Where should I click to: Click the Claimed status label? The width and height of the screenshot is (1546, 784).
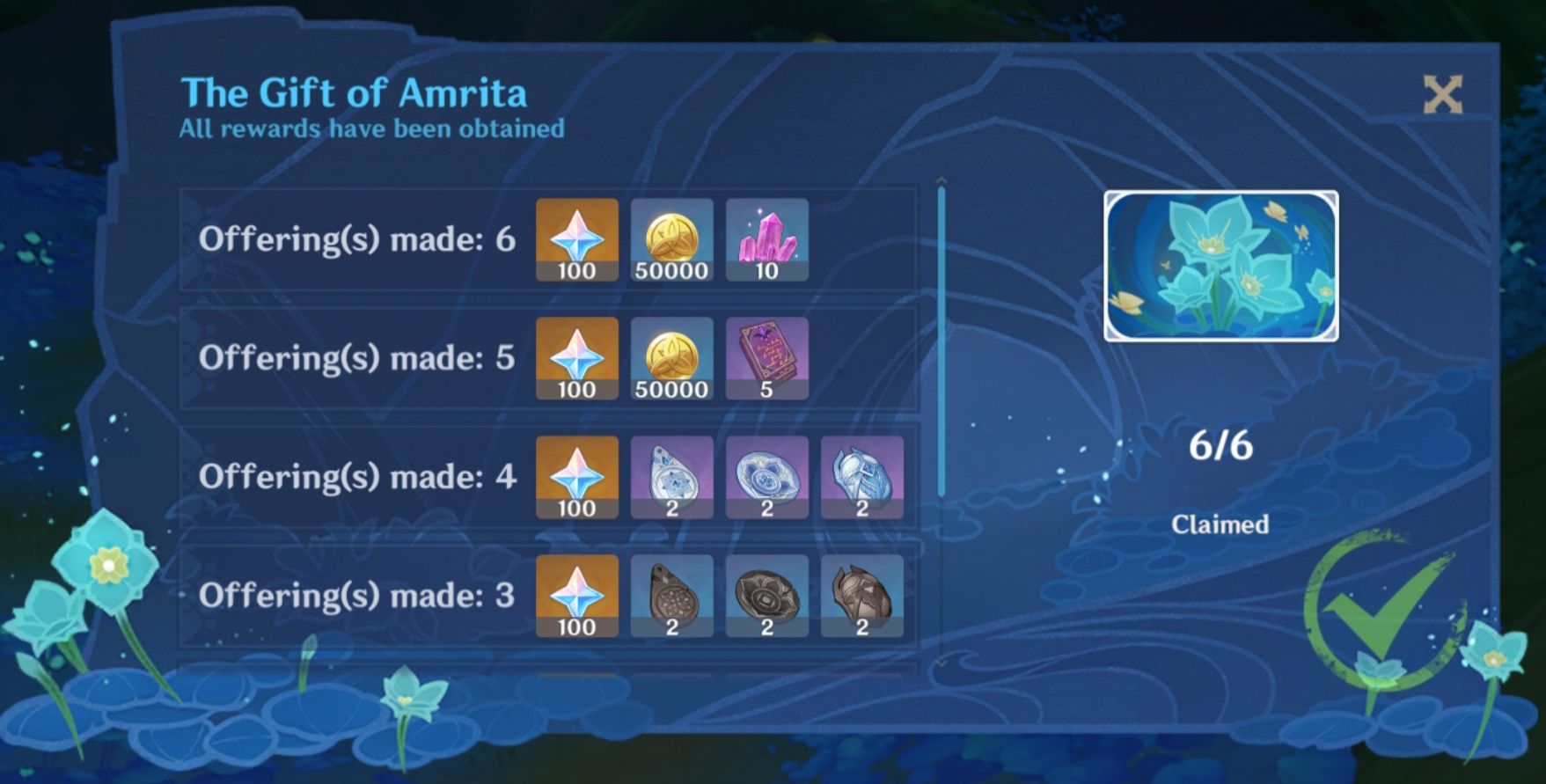pyautogui.click(x=1221, y=525)
